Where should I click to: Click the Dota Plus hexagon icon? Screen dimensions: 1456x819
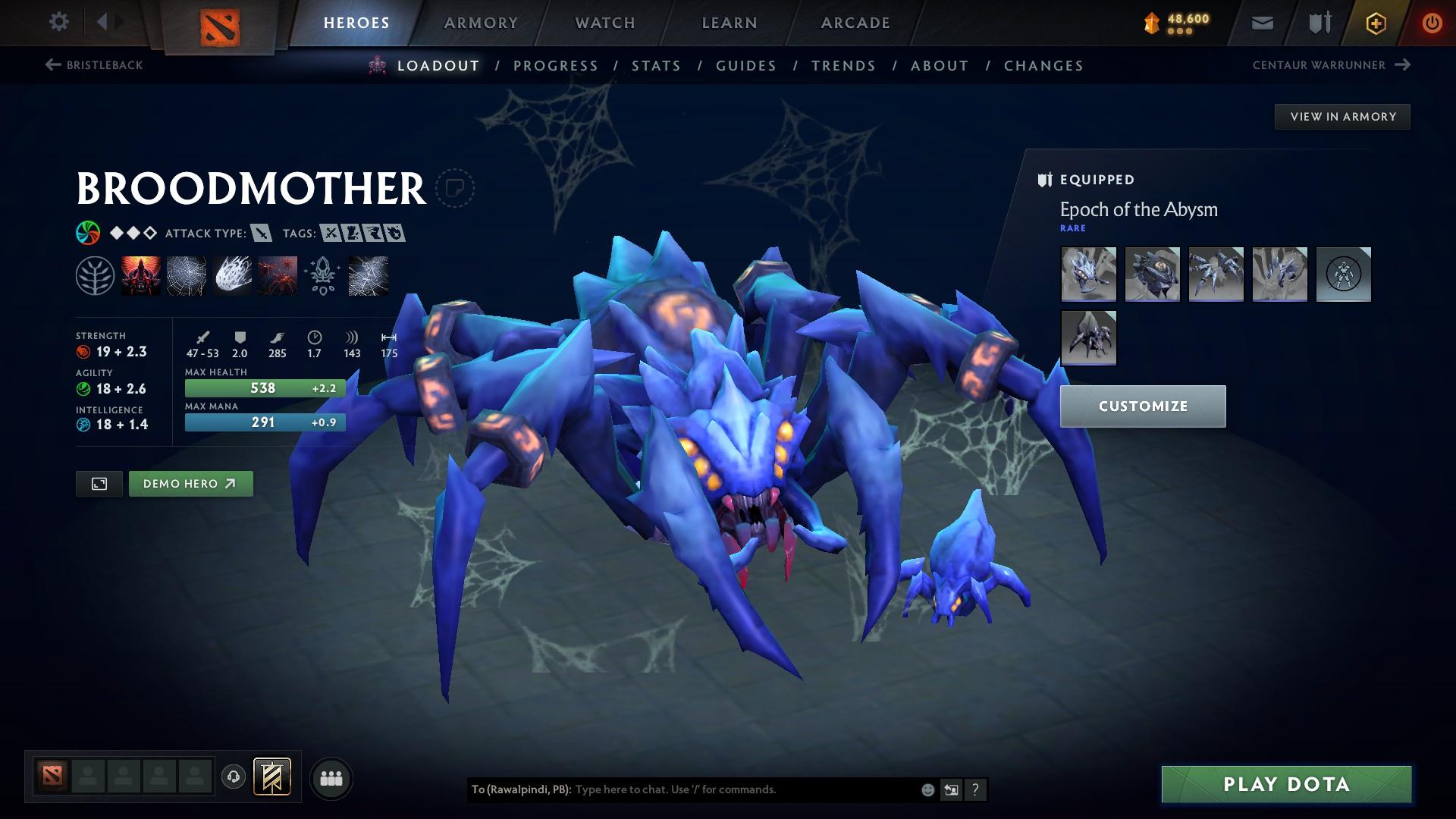point(1375,22)
